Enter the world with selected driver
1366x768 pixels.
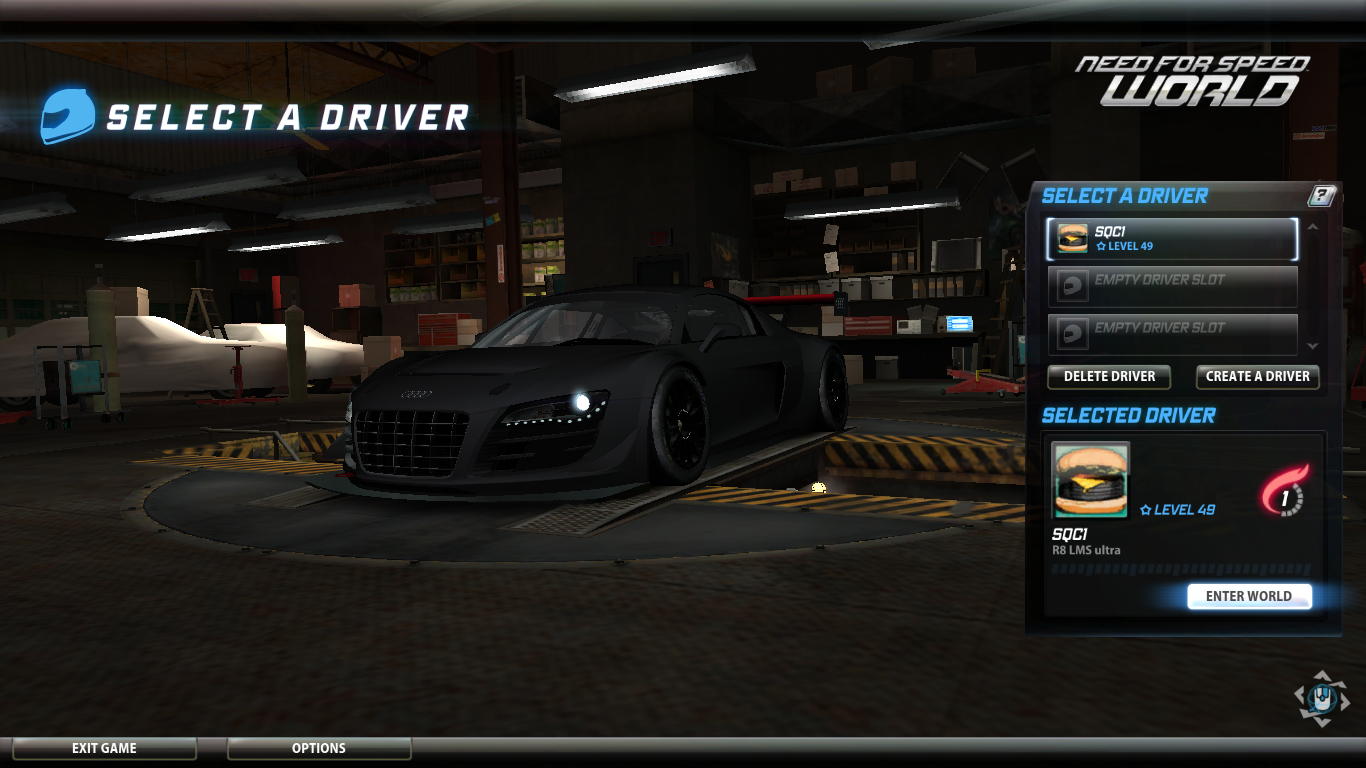(x=1248, y=596)
